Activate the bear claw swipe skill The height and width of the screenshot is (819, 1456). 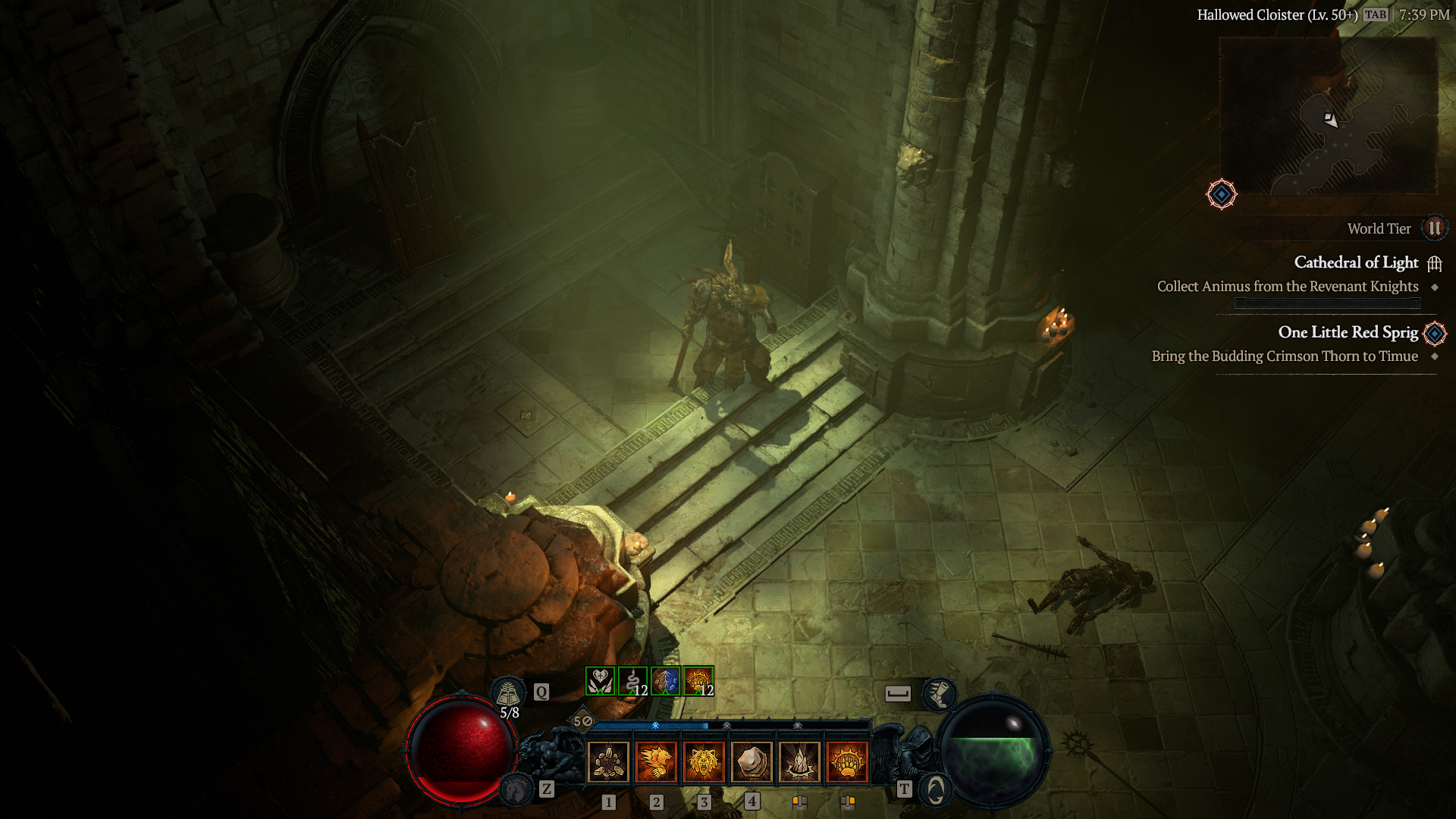(656, 761)
